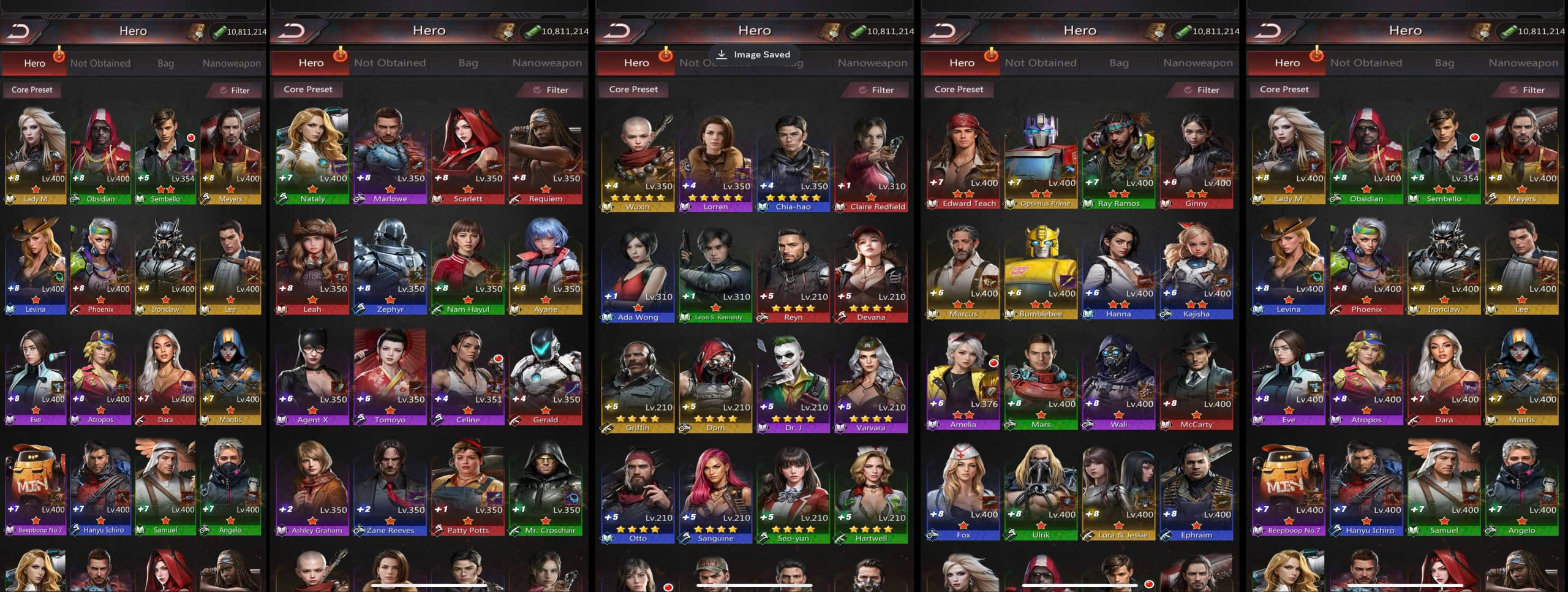Pick the McCarty hero card

click(1196, 380)
